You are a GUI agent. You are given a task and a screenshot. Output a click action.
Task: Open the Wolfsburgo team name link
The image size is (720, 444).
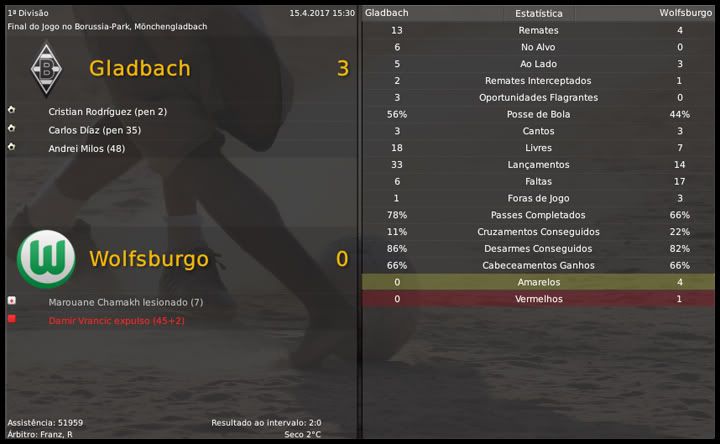point(148,259)
